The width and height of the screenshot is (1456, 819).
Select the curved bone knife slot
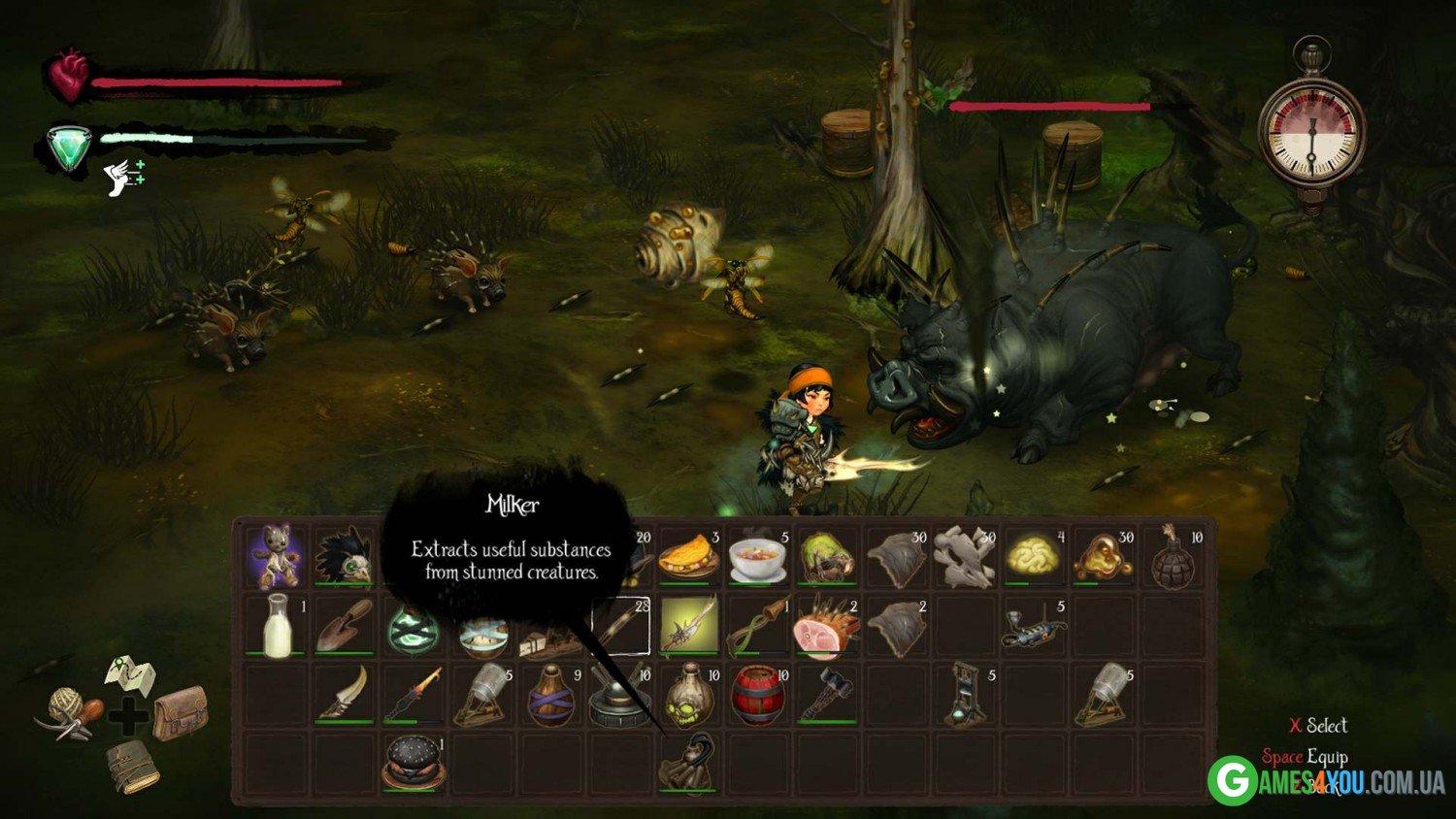tap(345, 694)
